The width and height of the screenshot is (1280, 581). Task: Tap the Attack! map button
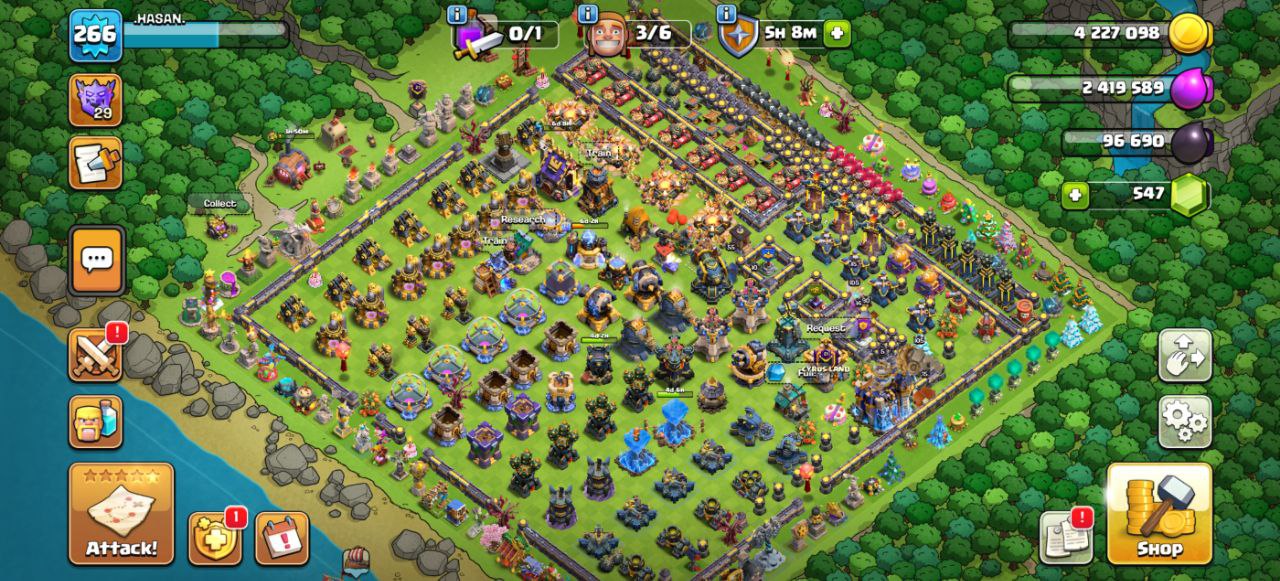121,513
